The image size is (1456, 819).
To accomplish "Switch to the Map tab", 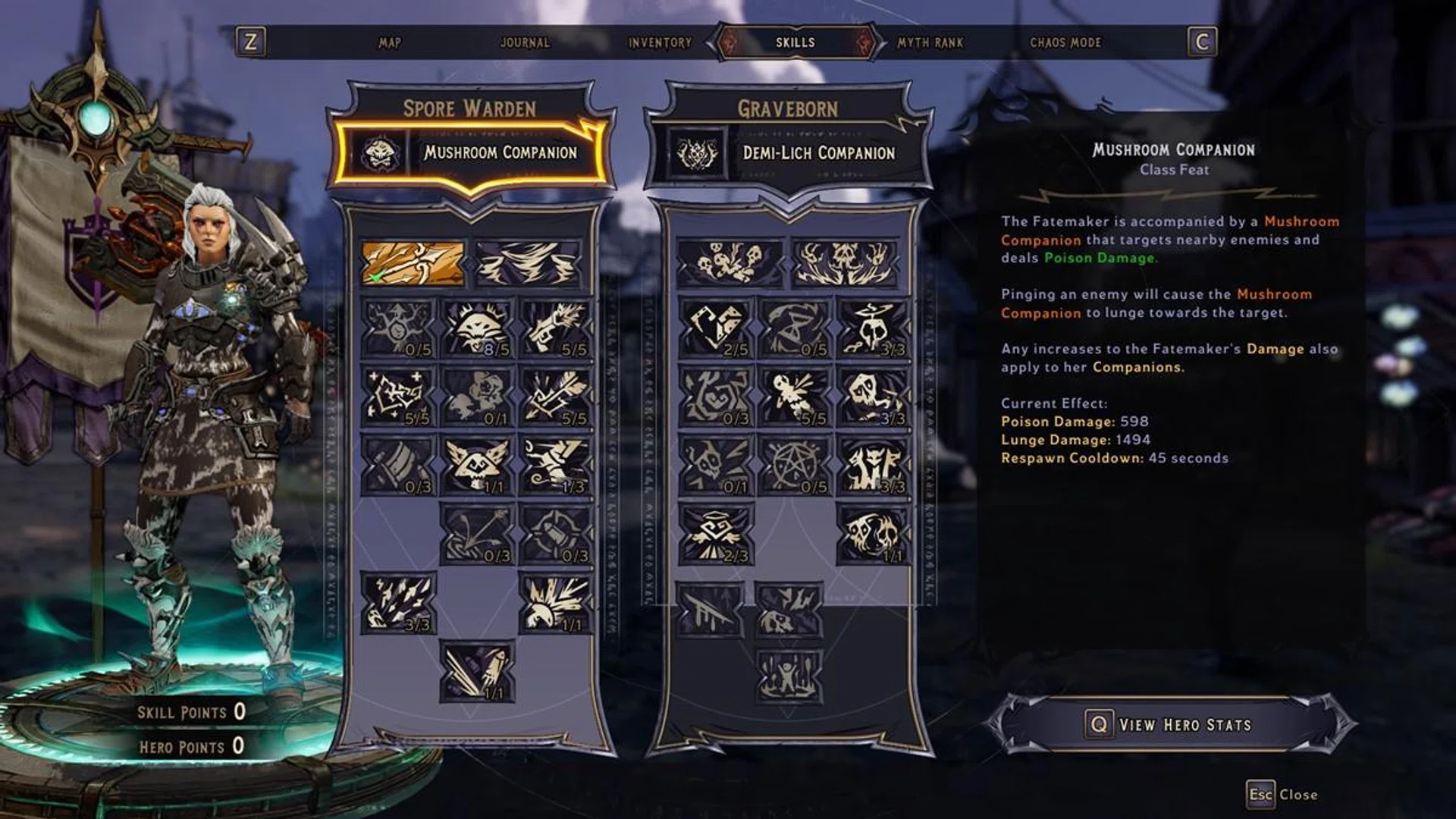I will [390, 42].
